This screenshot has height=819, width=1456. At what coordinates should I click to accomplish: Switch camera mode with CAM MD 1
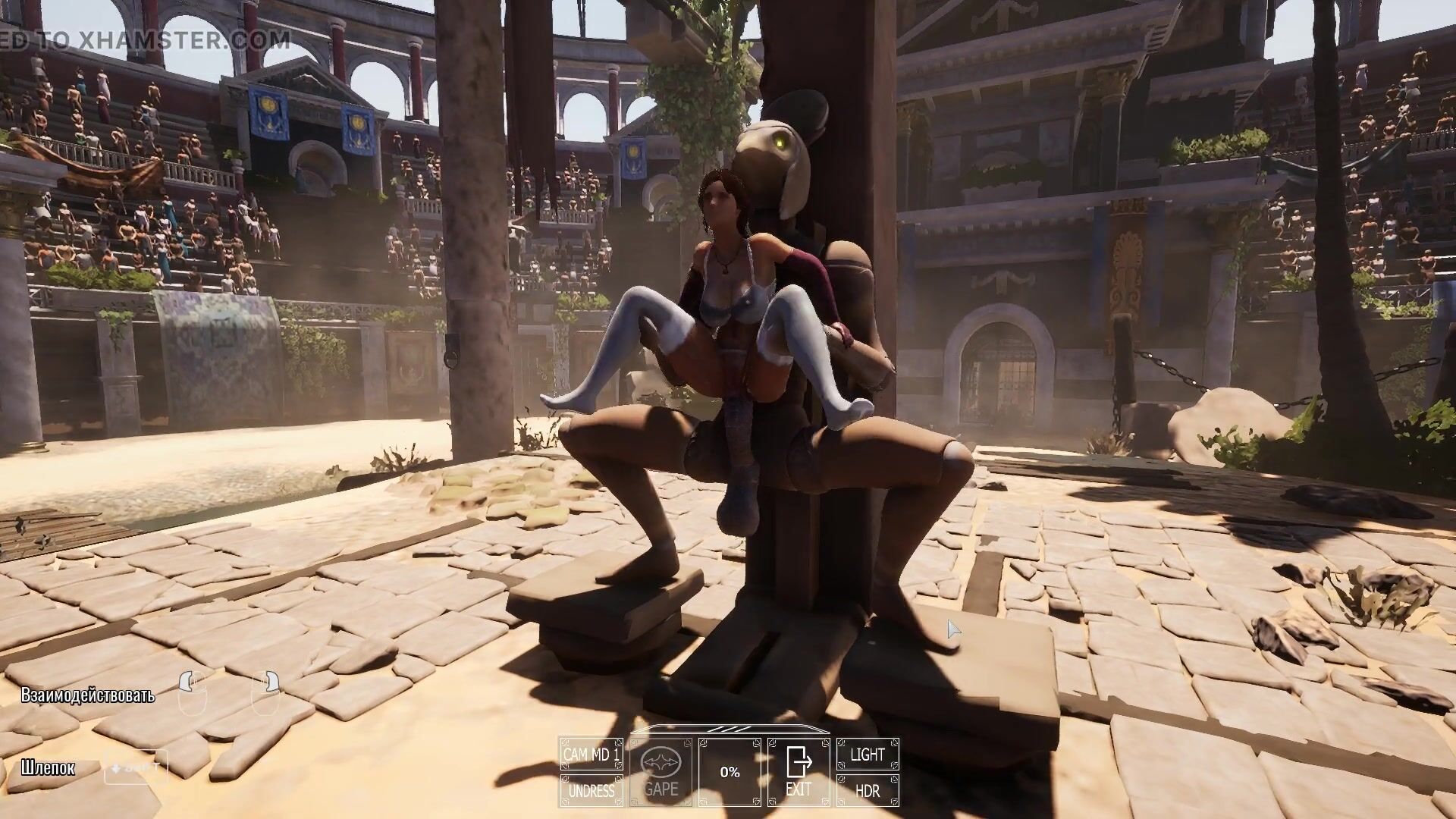tap(591, 755)
